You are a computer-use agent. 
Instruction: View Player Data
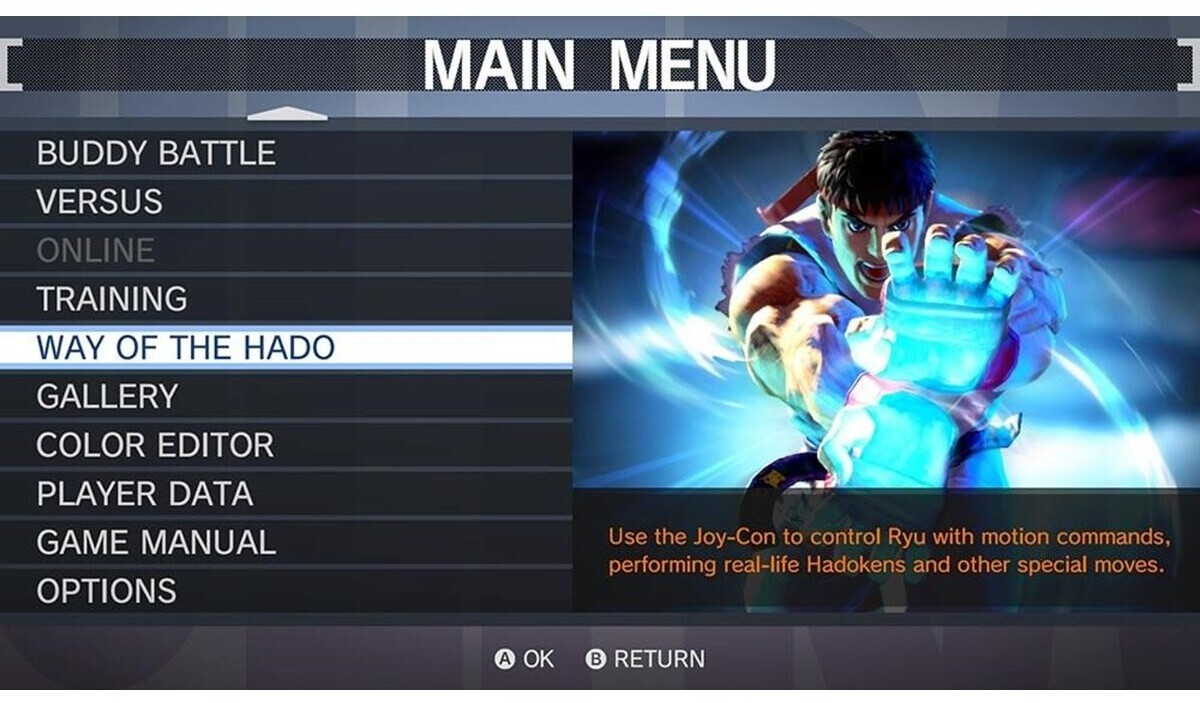pos(145,494)
